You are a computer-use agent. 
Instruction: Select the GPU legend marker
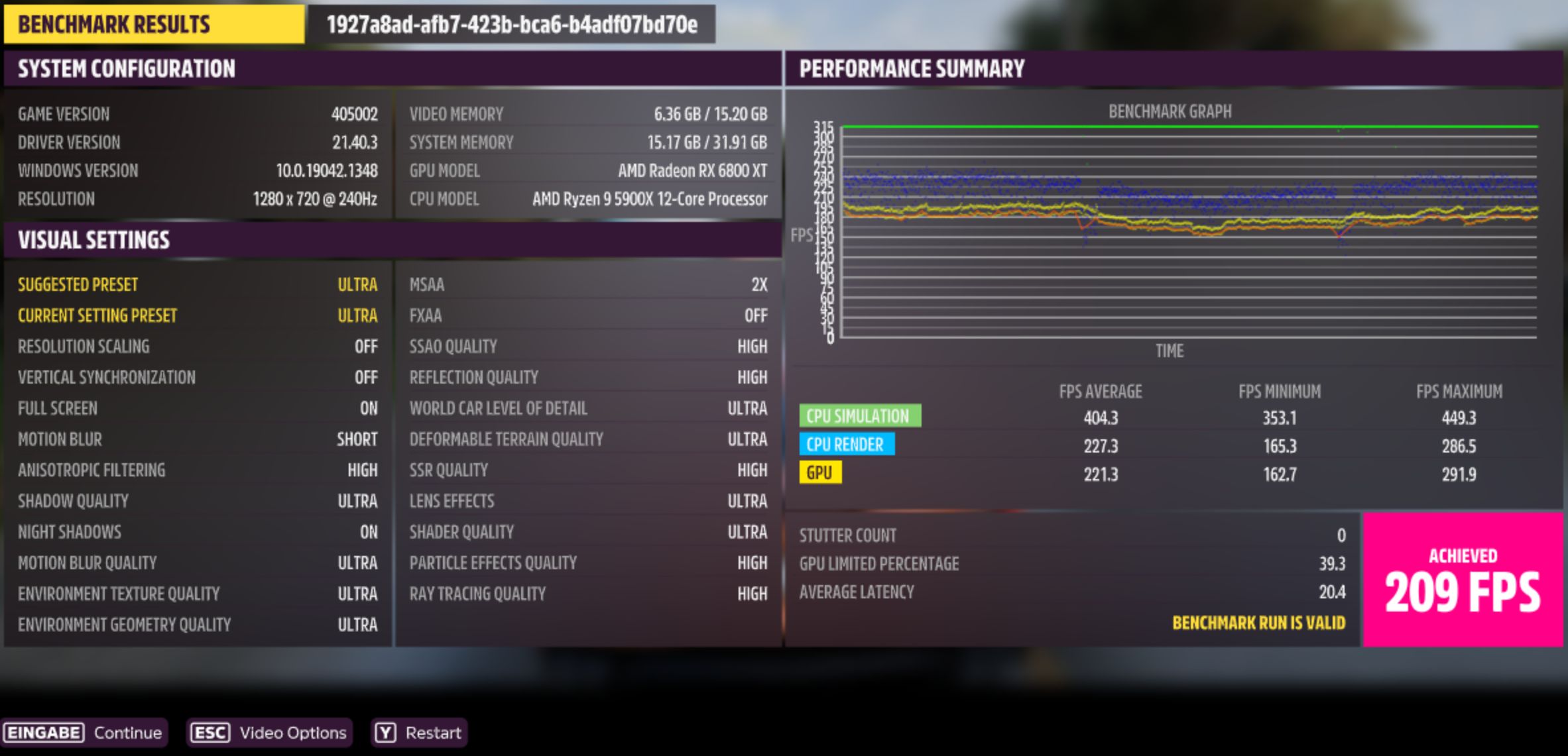[821, 473]
